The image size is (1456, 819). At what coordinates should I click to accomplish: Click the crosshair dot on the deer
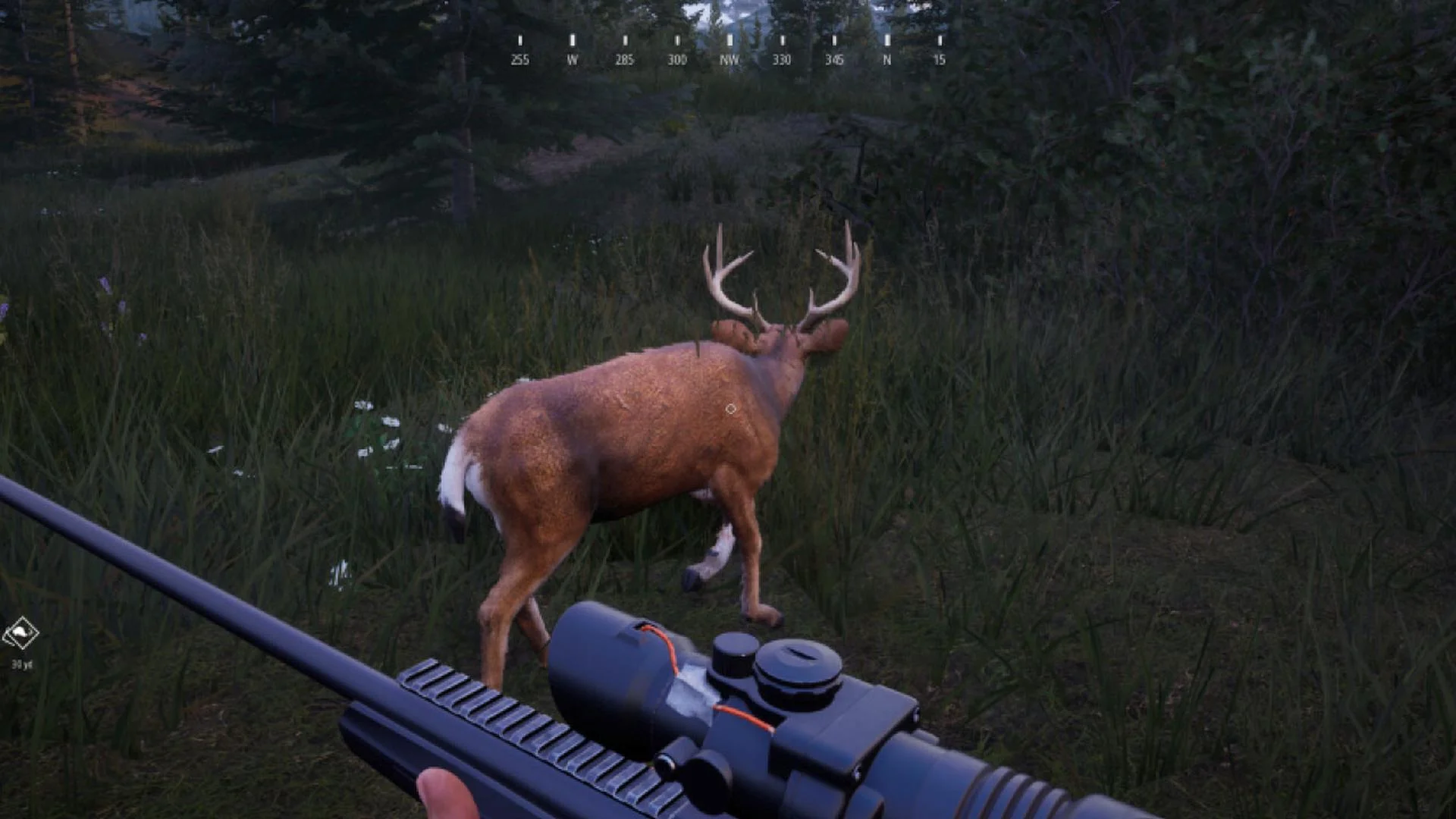[730, 409]
